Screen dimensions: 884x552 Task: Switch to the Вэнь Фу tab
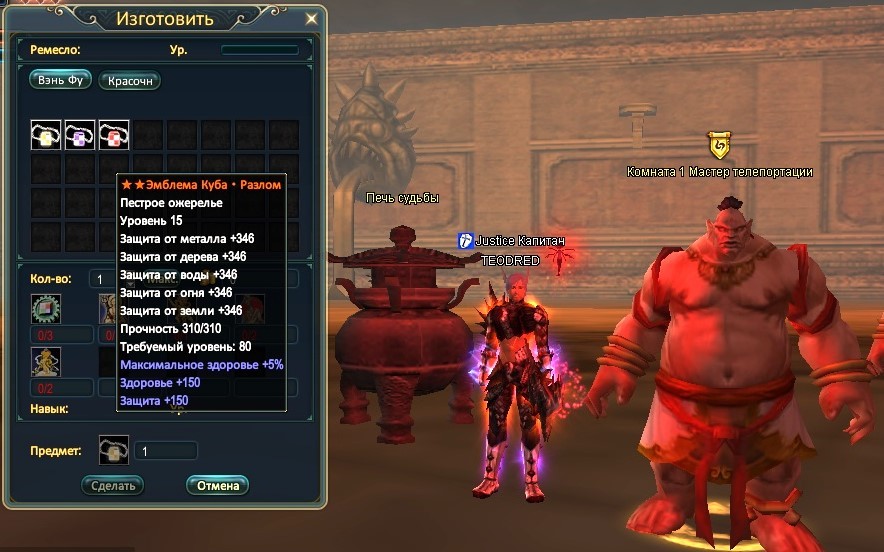tap(60, 81)
